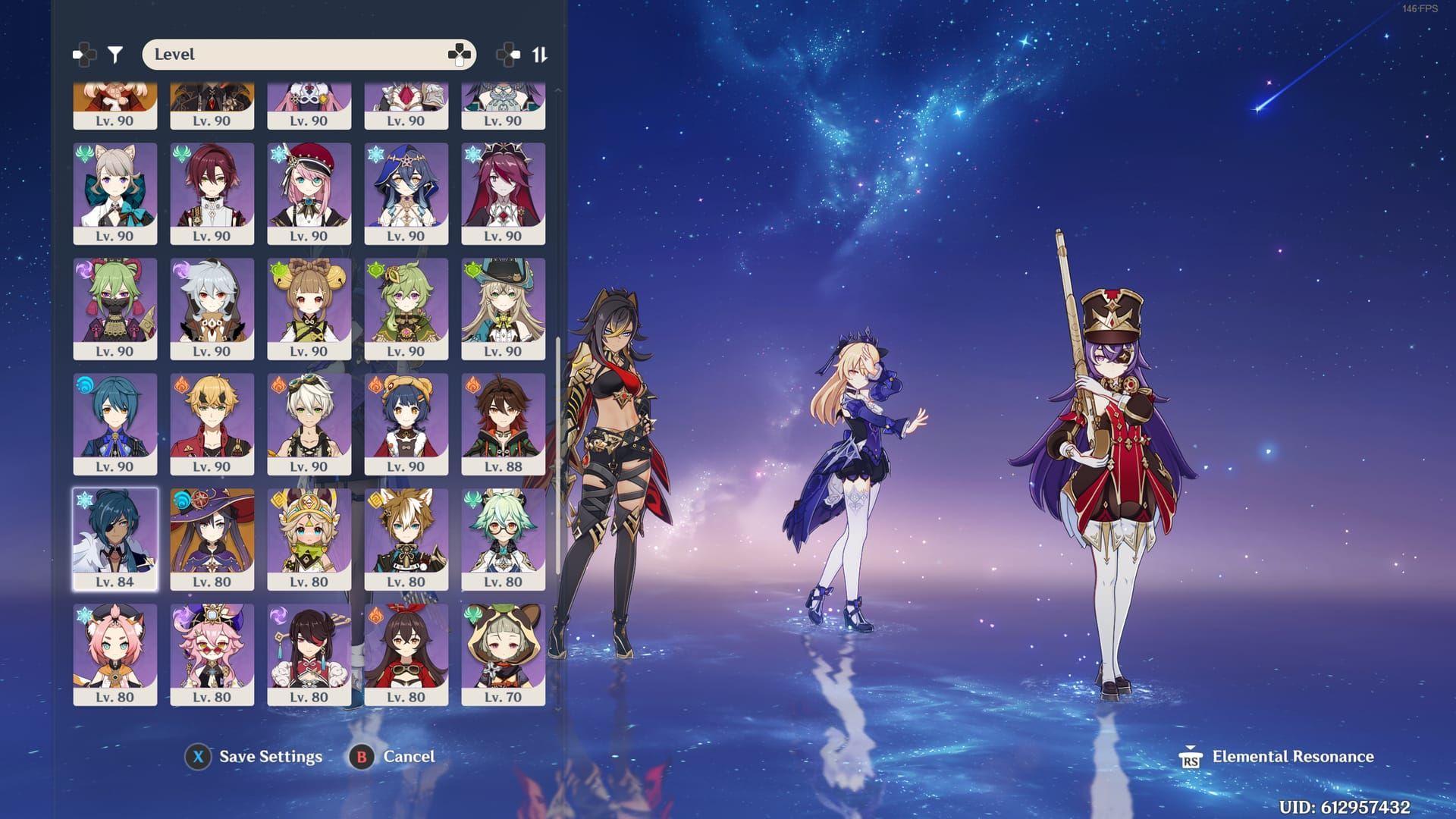Select Kaeya at Lv. 84
The width and height of the screenshot is (1456, 819).
click(x=115, y=539)
